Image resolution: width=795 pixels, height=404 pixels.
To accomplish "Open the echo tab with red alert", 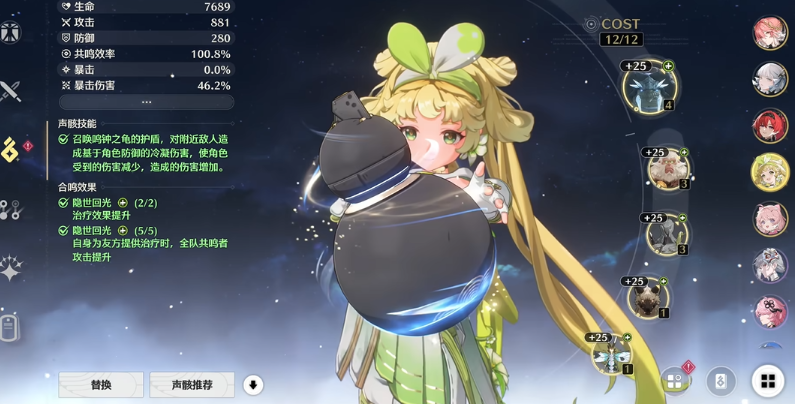I will pos(11,150).
